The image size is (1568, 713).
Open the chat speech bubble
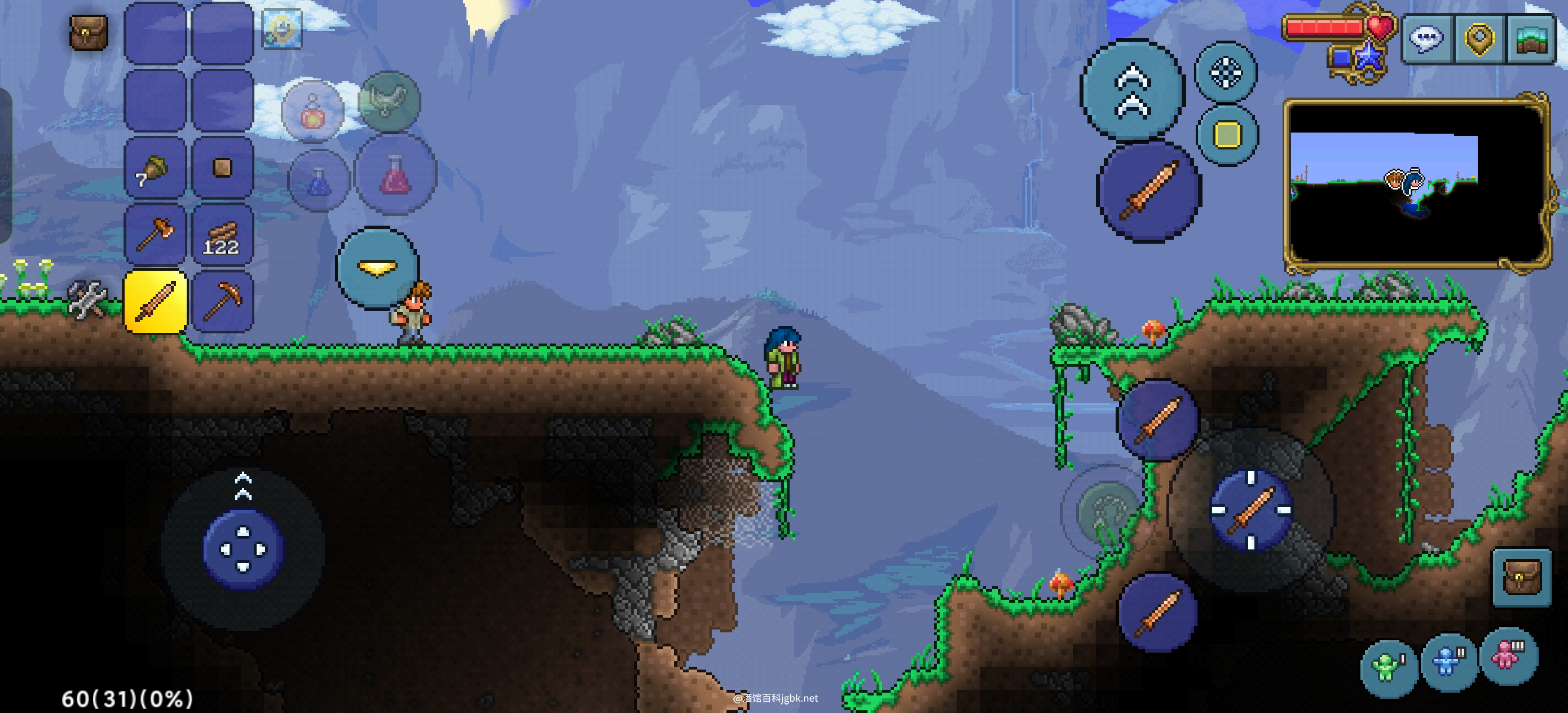(1427, 39)
